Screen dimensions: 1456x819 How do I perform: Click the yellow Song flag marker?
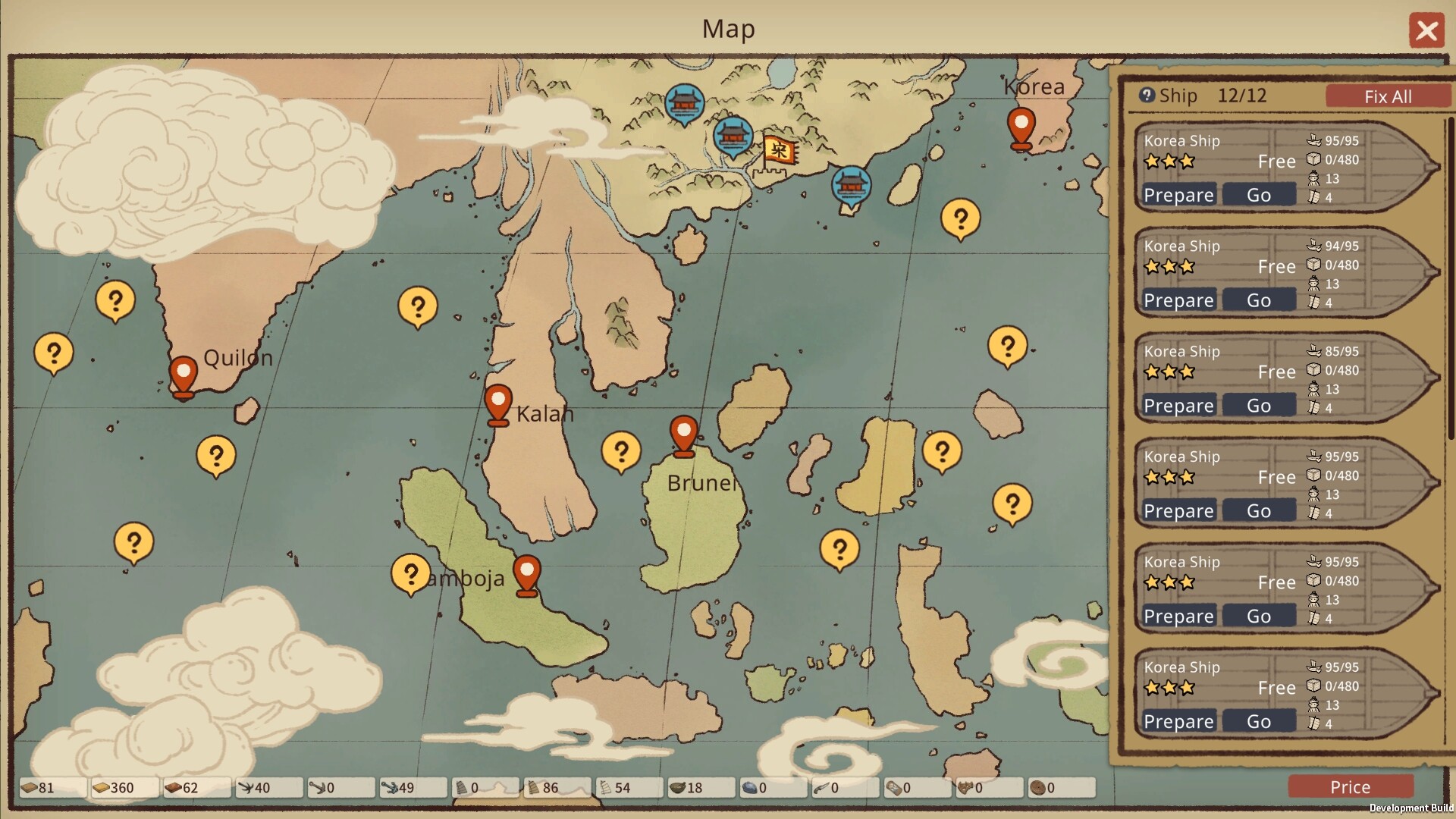pyautogui.click(x=779, y=151)
